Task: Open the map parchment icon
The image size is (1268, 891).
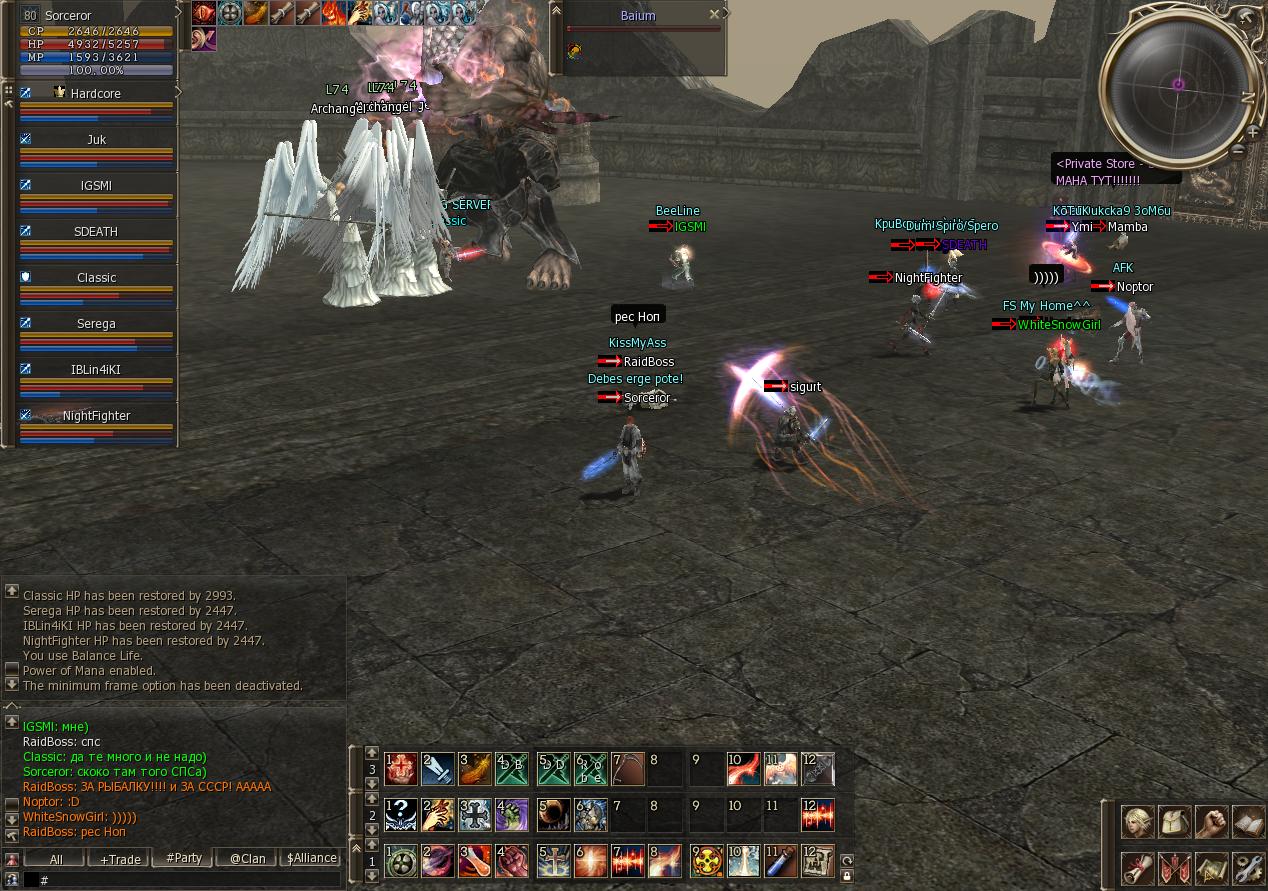Action: [x=1212, y=868]
